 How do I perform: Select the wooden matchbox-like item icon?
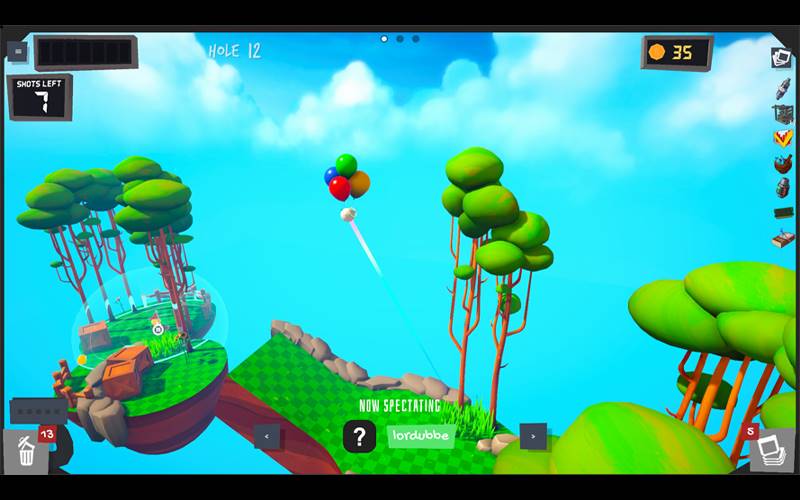tap(782, 238)
